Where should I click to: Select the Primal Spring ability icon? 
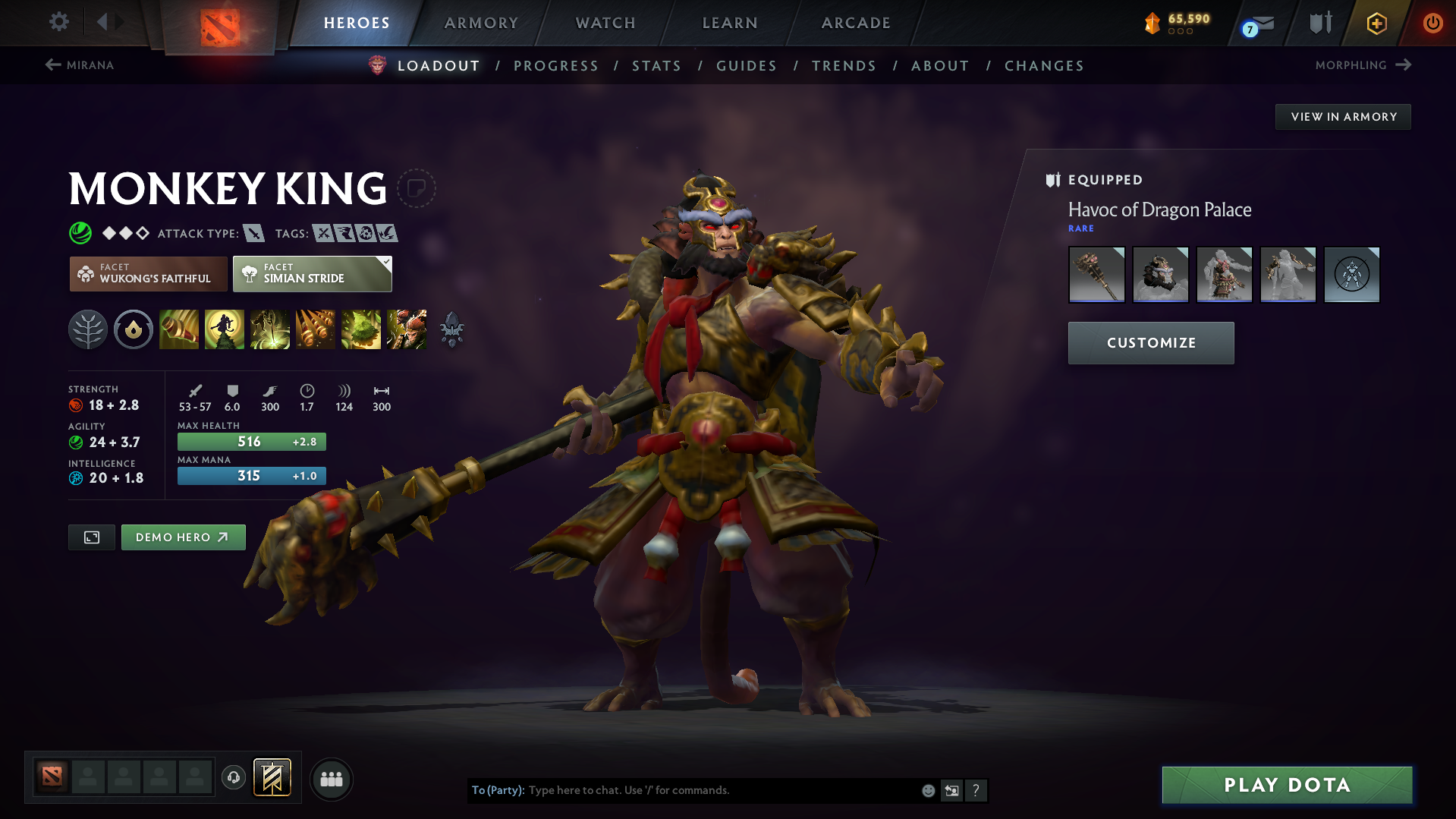[x=270, y=329]
